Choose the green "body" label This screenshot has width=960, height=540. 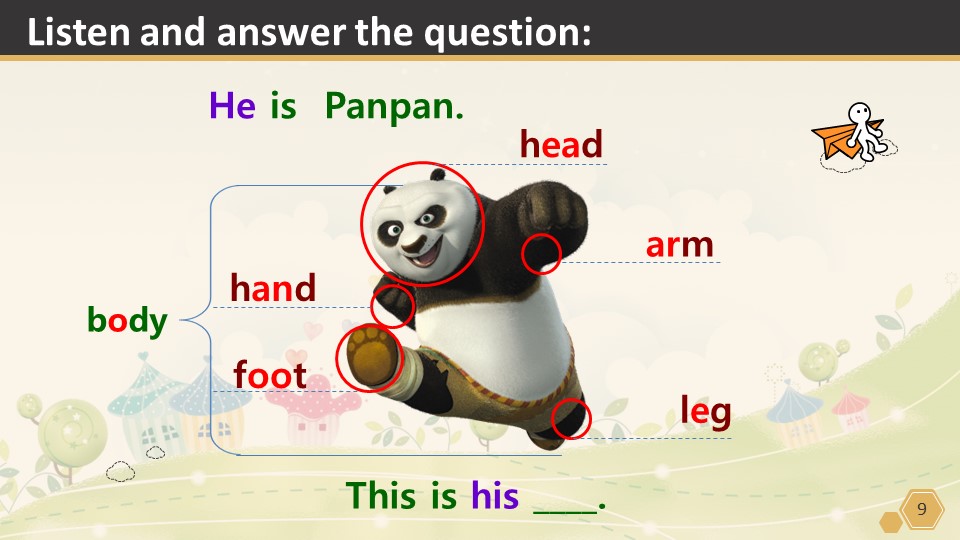tap(127, 320)
